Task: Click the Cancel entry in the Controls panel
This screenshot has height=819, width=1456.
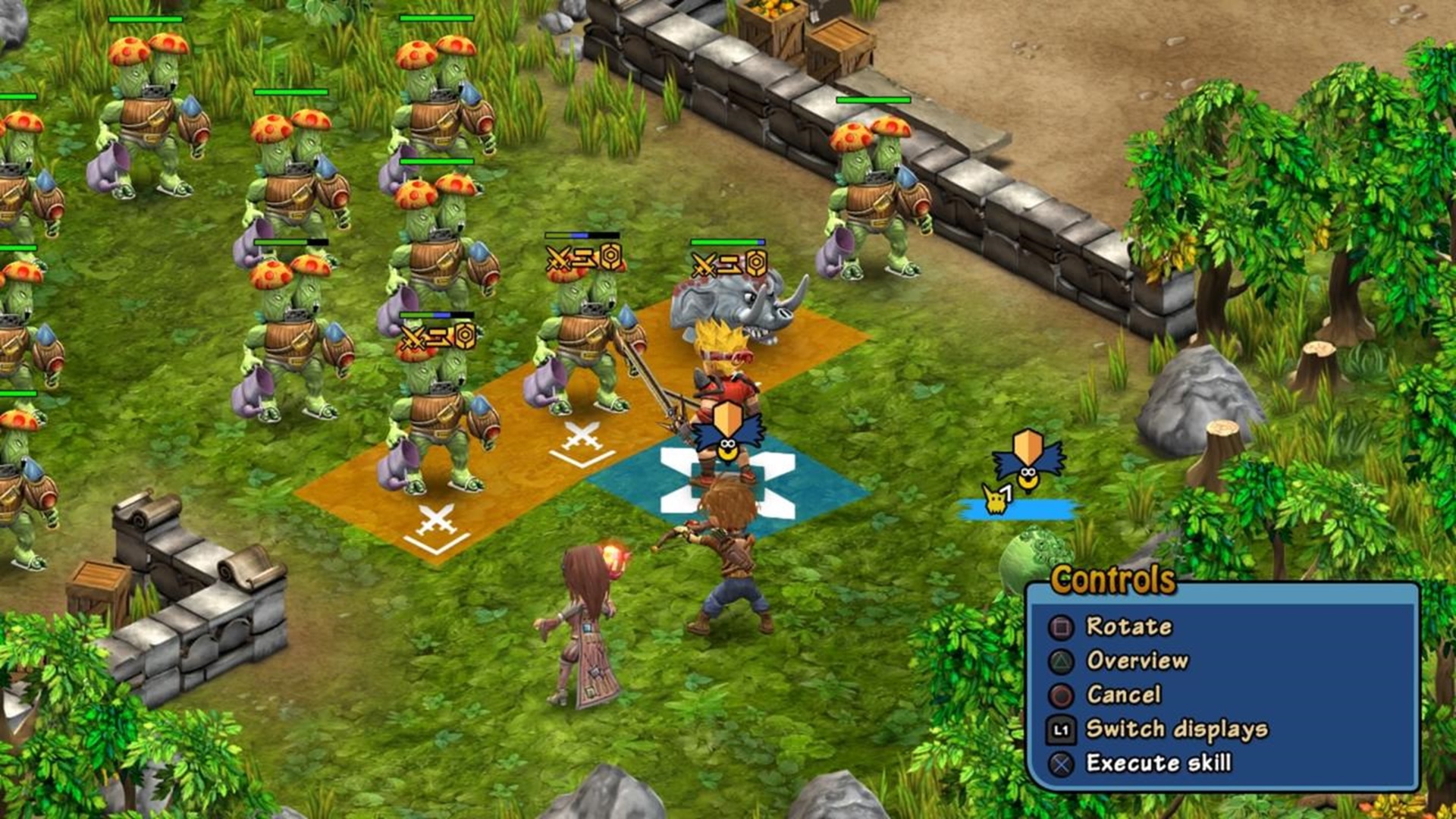Action: click(1125, 694)
